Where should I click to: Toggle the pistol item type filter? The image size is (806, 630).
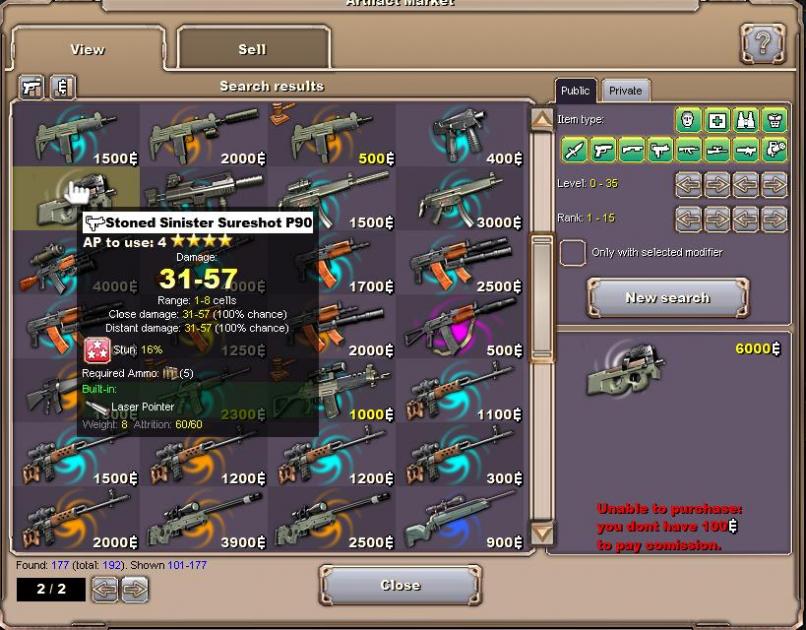point(603,151)
